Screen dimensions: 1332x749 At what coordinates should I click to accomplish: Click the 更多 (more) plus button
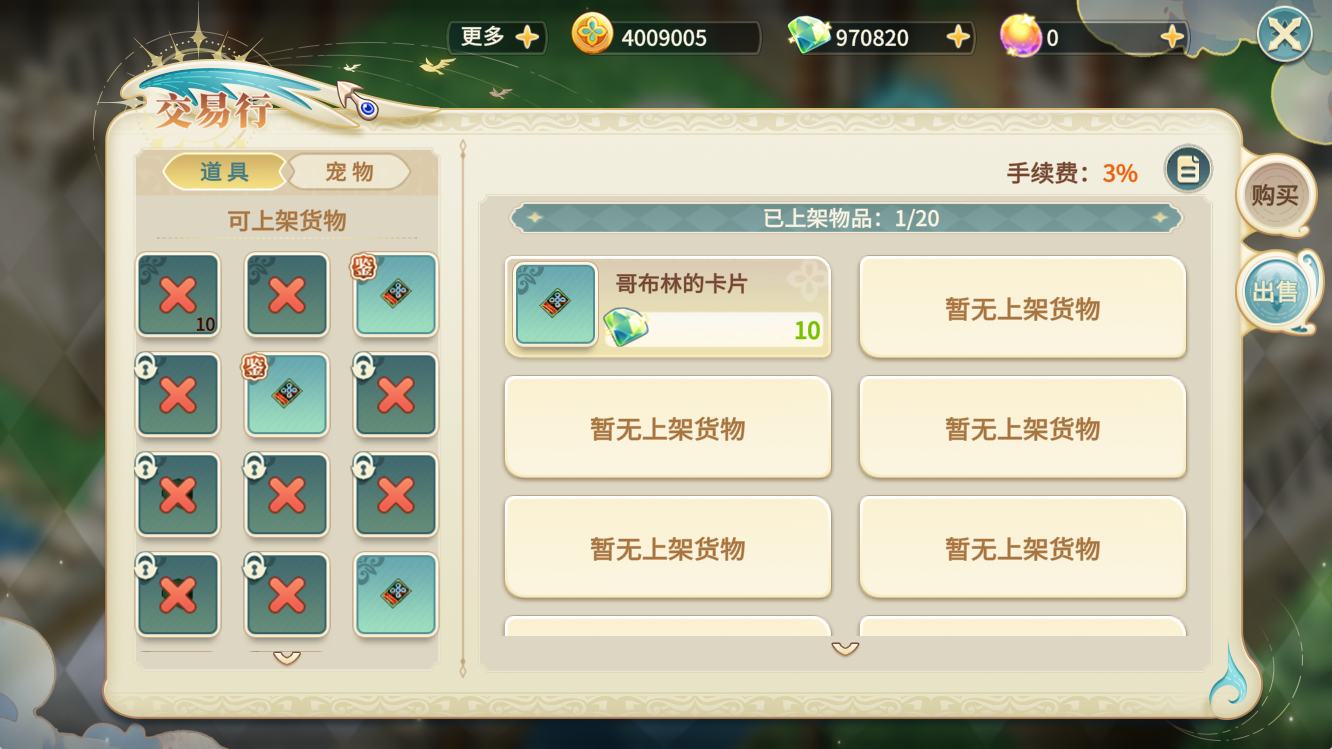[x=527, y=38]
